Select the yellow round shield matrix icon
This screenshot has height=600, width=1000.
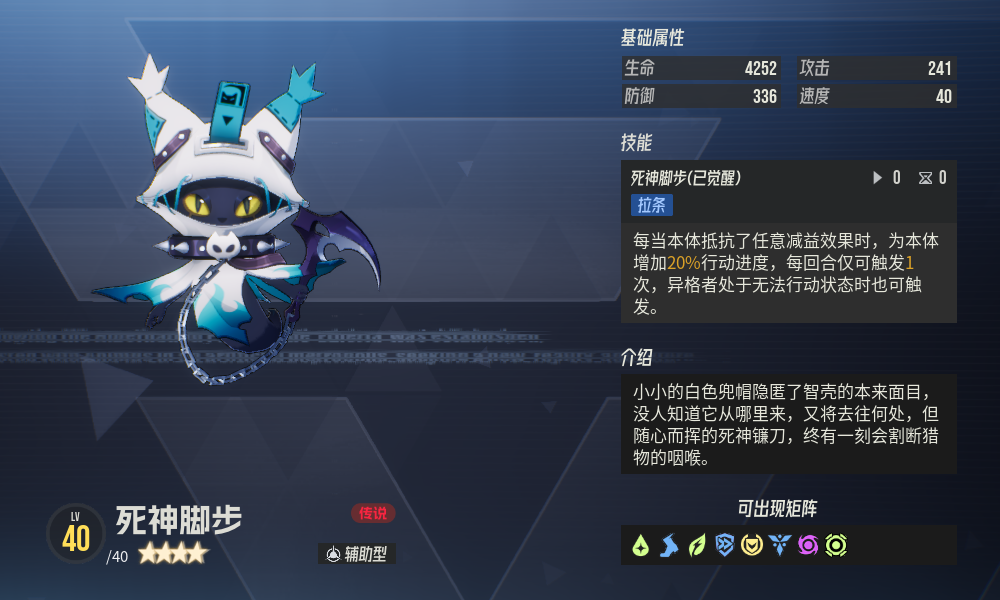coord(752,546)
